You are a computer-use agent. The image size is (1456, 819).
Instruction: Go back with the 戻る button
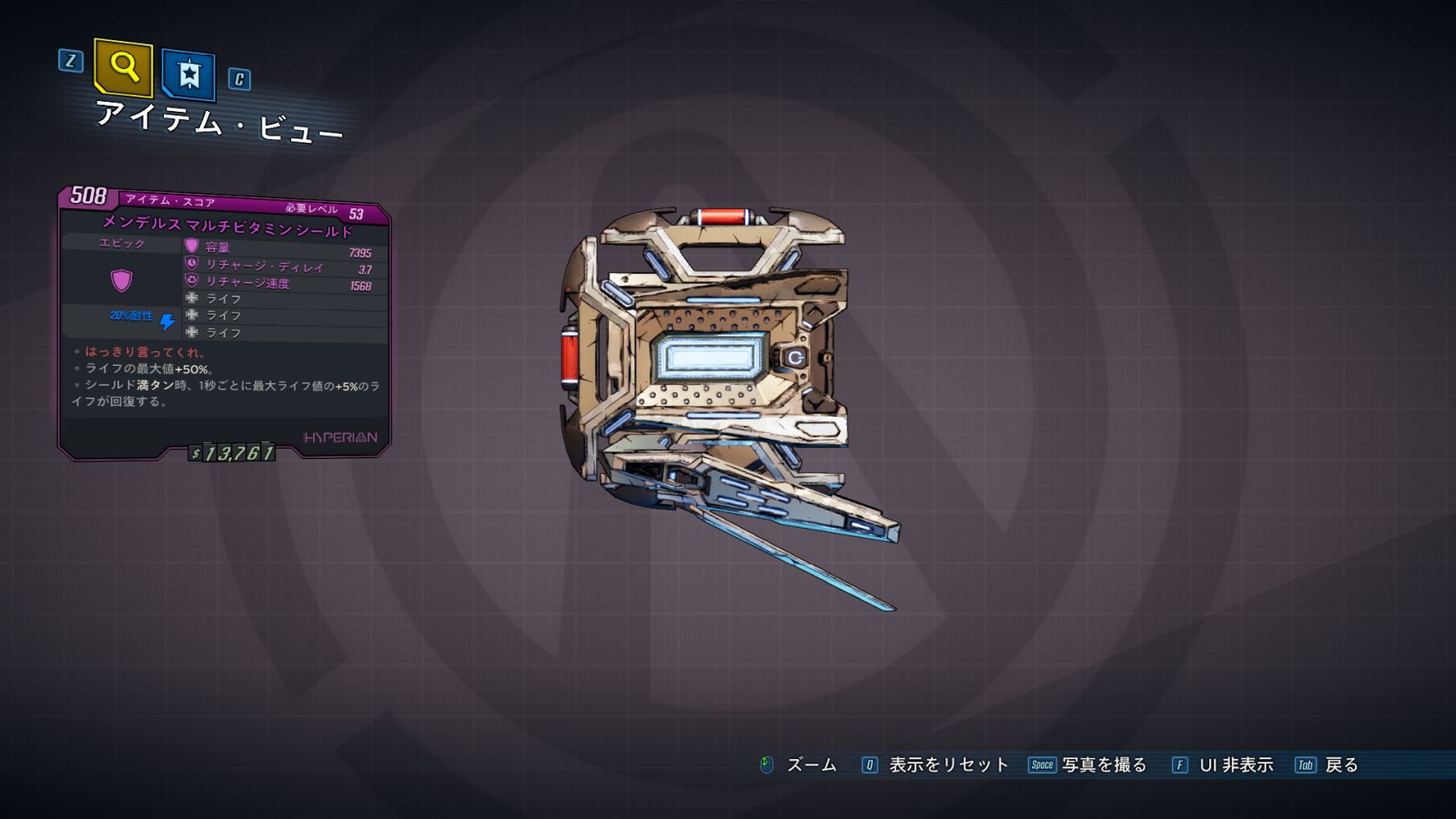[x=1328, y=765]
